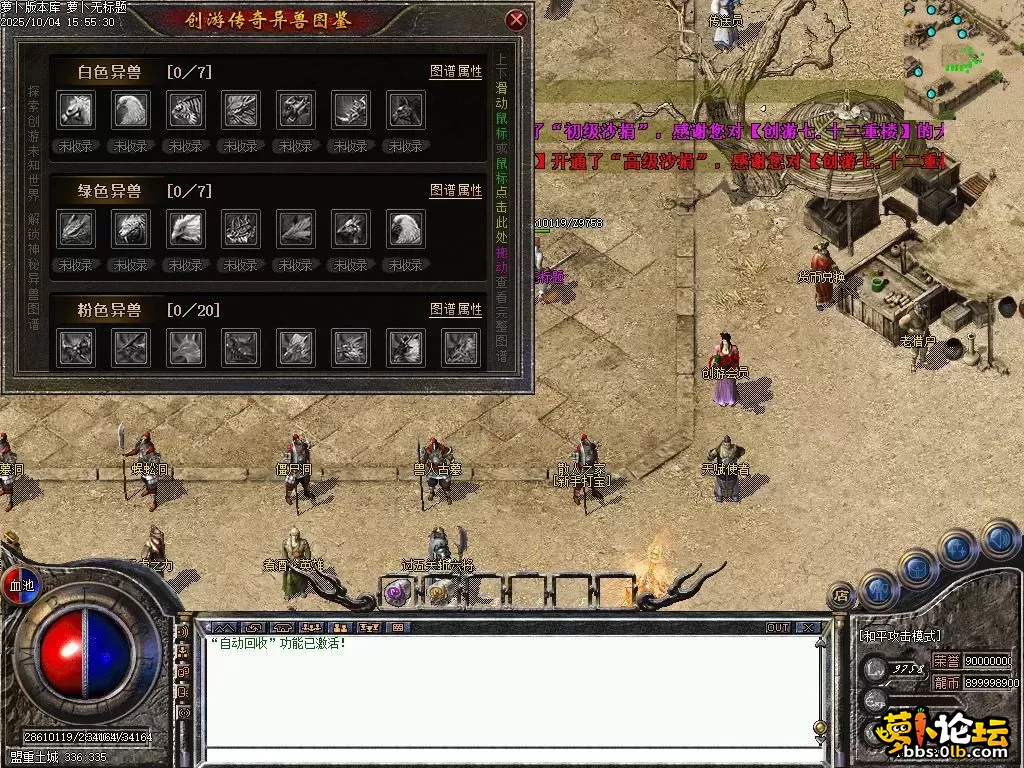
Task: Click the OUT button on the chat bar
Action: pyautogui.click(x=777, y=628)
